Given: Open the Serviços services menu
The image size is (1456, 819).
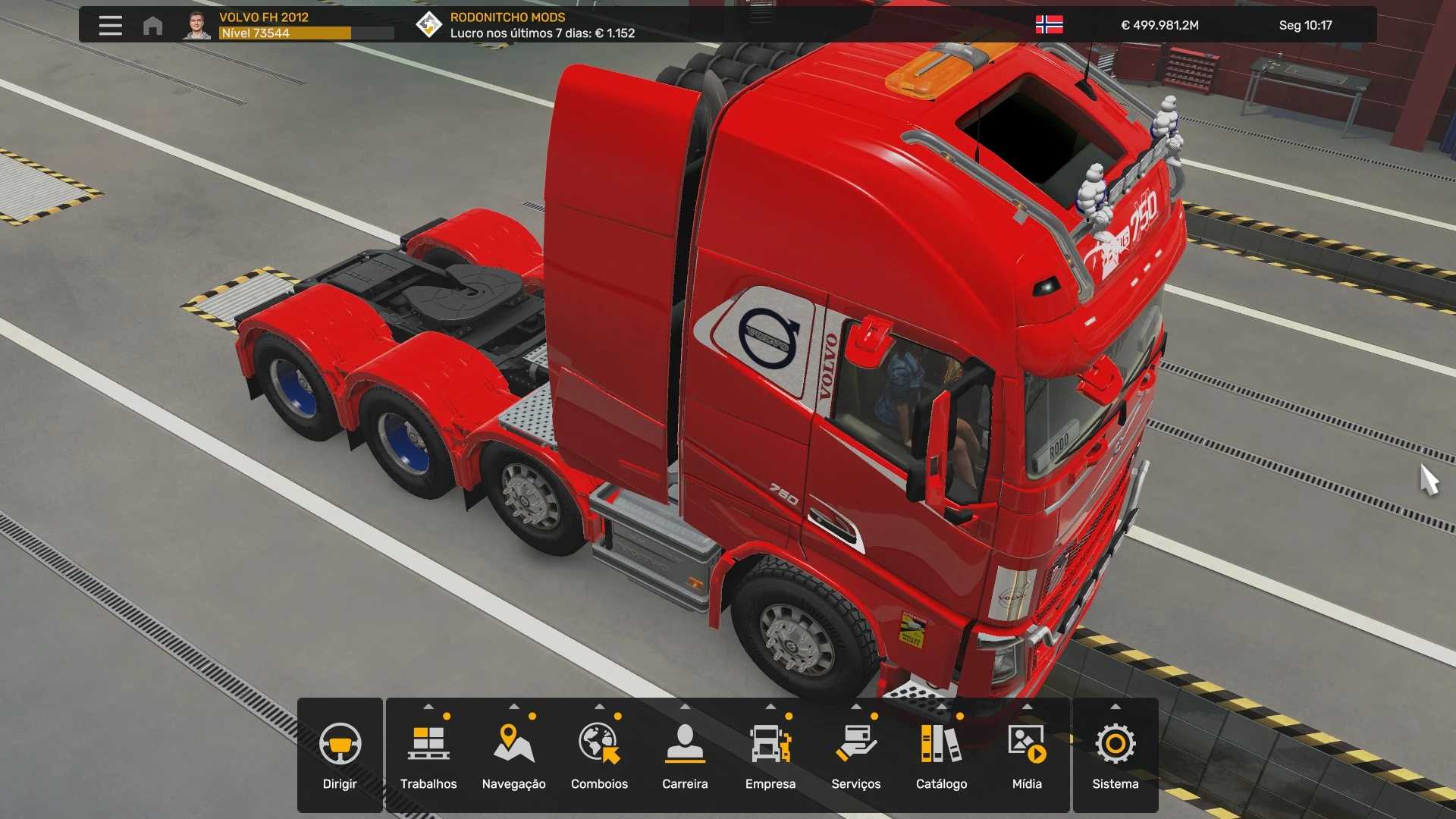Looking at the screenshot, I should click(x=855, y=755).
